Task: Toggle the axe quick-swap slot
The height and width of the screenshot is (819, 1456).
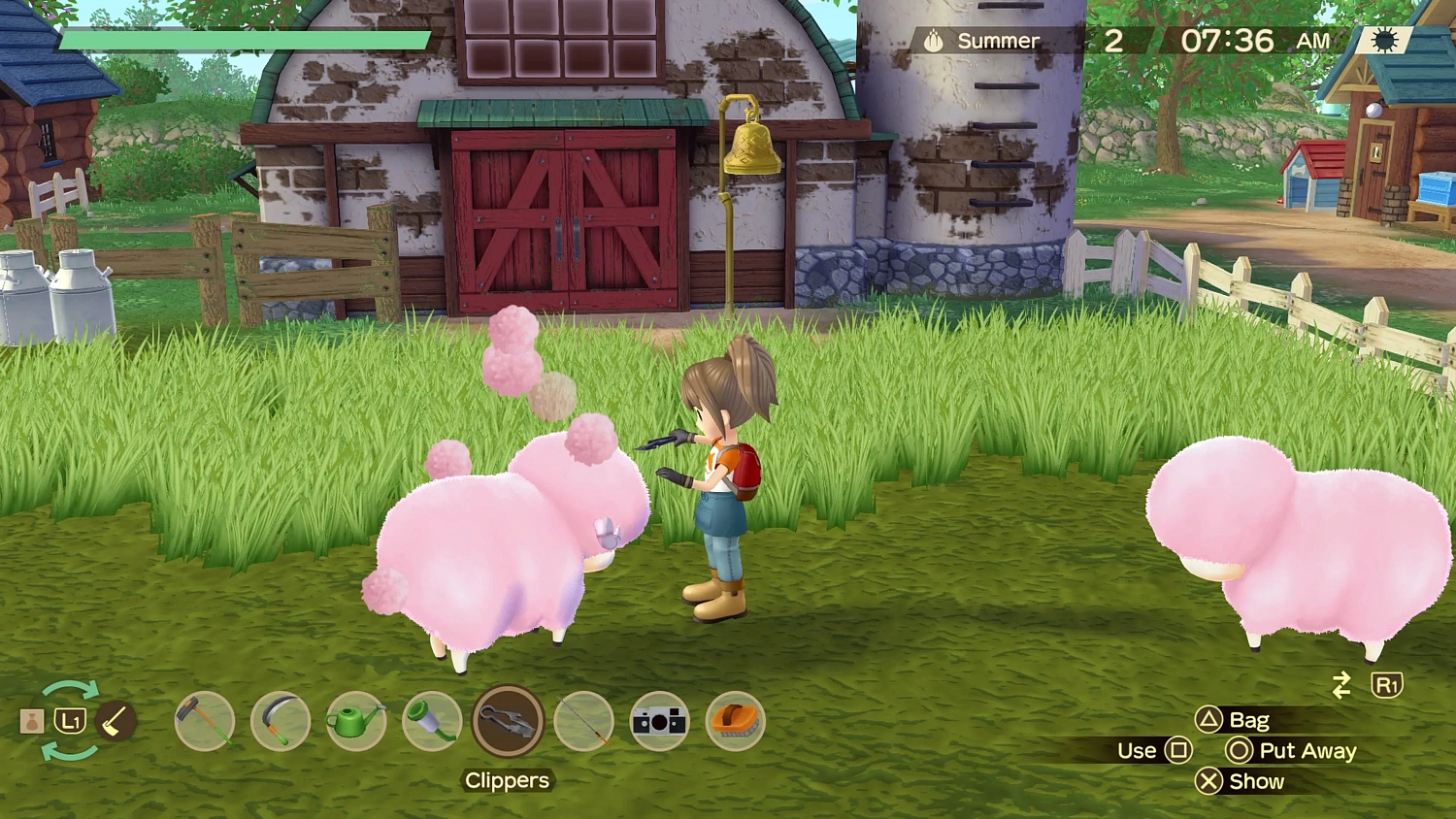Action: [x=115, y=718]
